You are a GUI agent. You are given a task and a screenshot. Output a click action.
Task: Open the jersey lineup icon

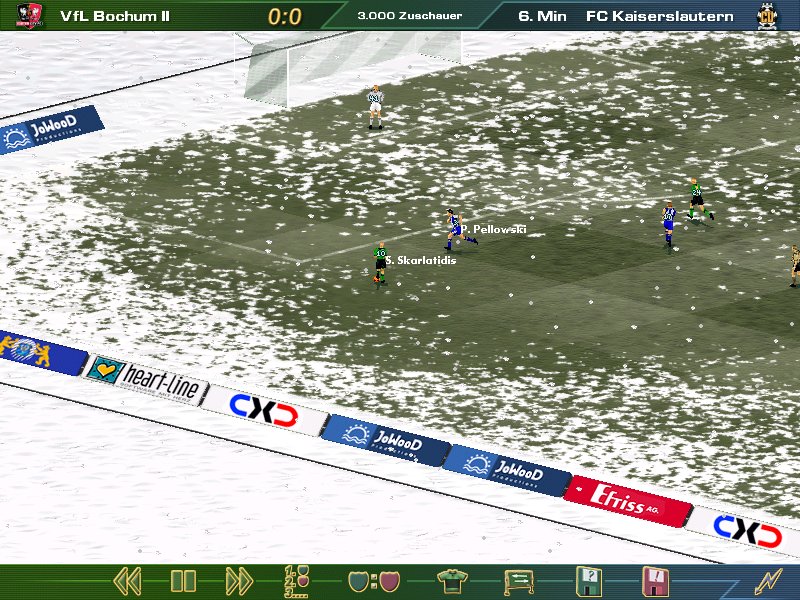click(x=453, y=580)
